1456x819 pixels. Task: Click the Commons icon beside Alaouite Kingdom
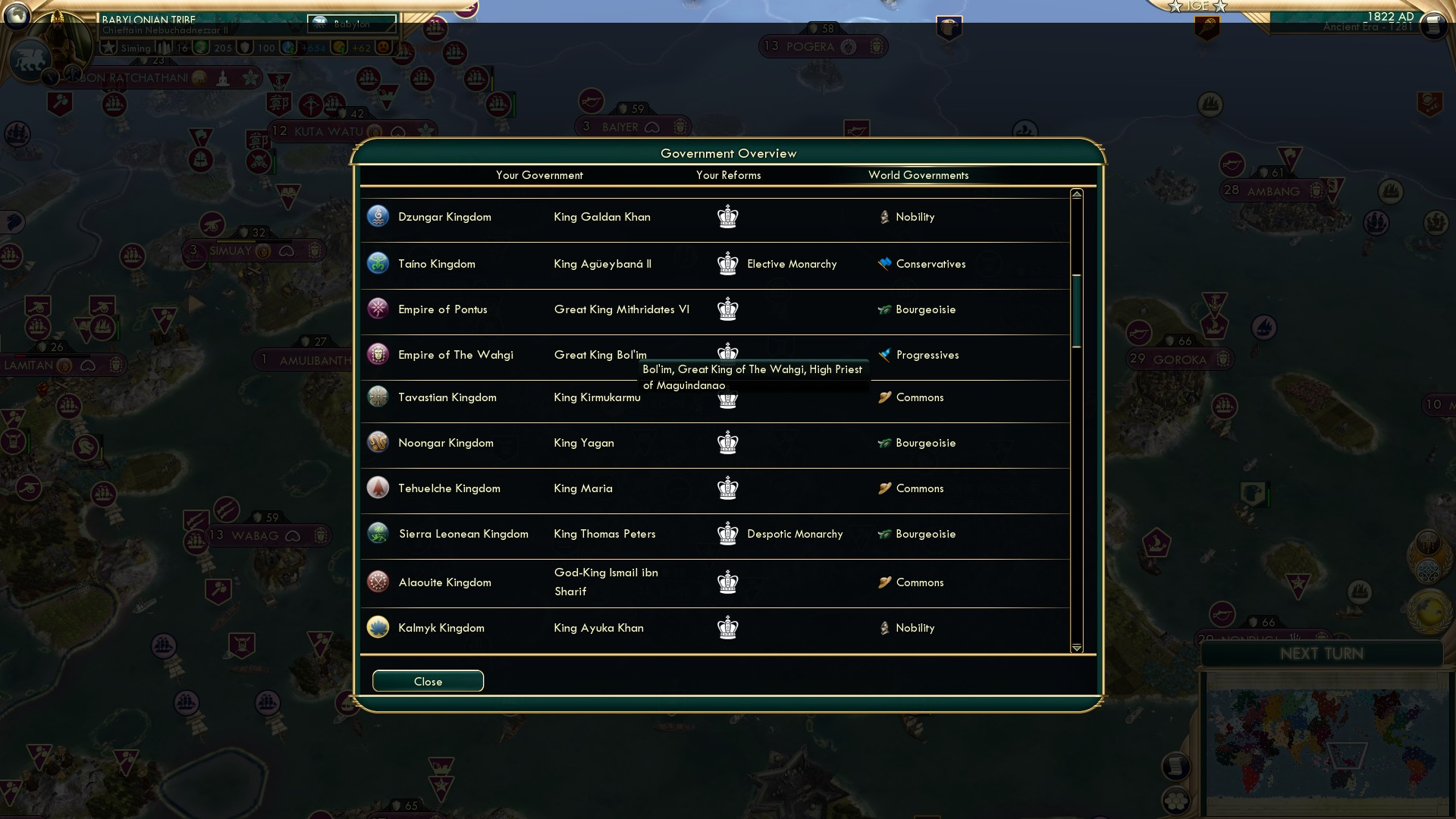(884, 582)
